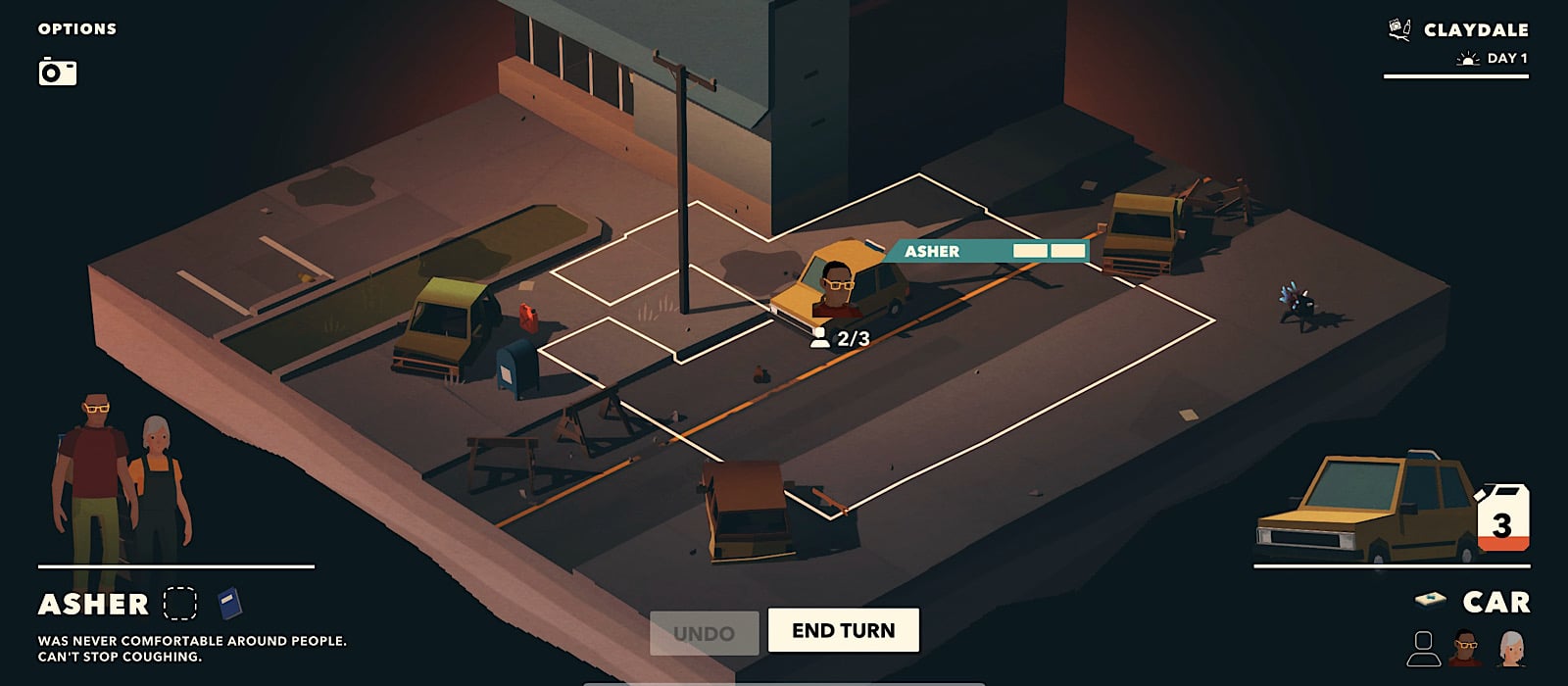Click the Undo button

pyautogui.click(x=704, y=633)
